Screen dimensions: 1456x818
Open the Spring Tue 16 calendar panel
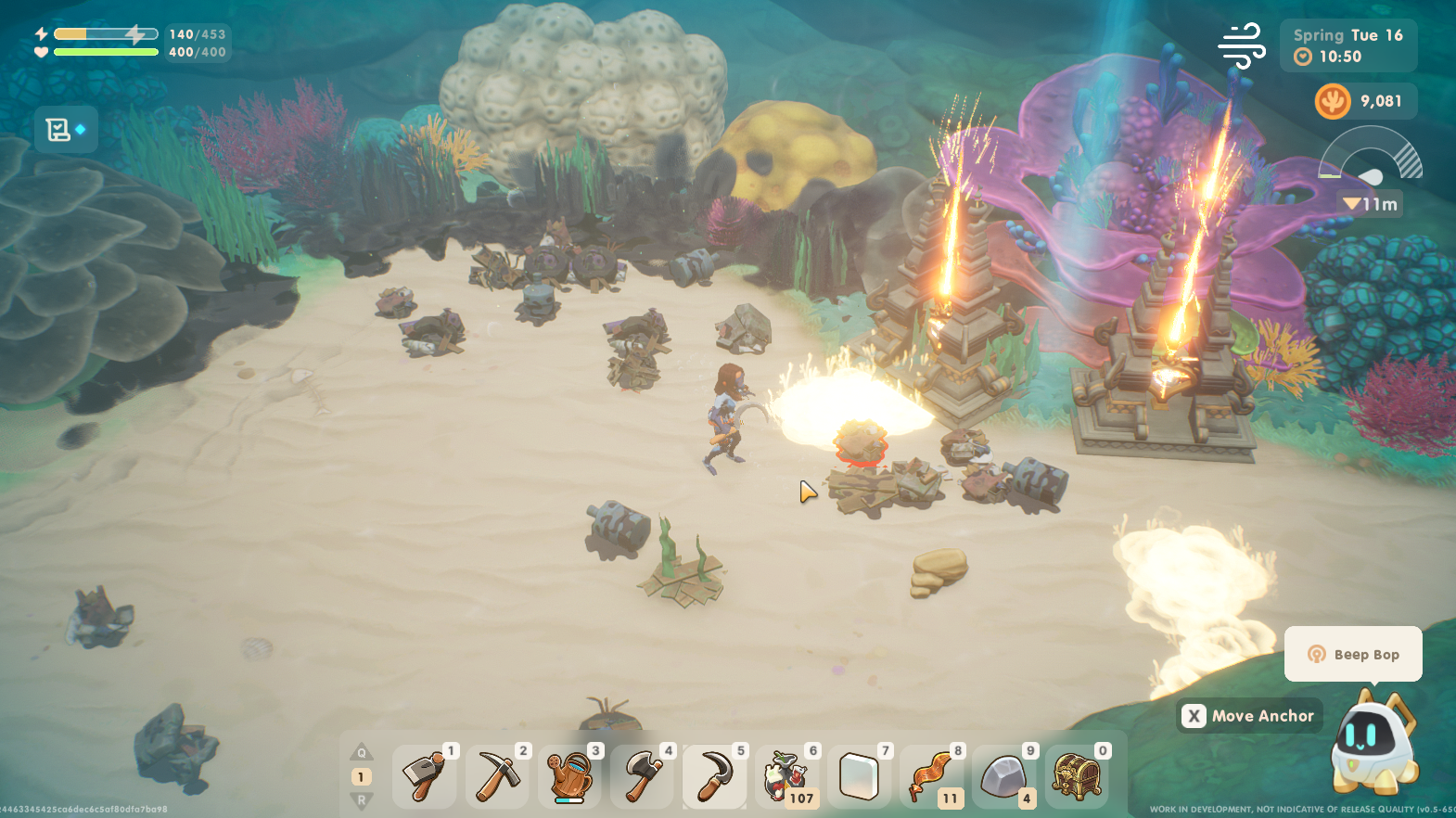[x=1347, y=45]
